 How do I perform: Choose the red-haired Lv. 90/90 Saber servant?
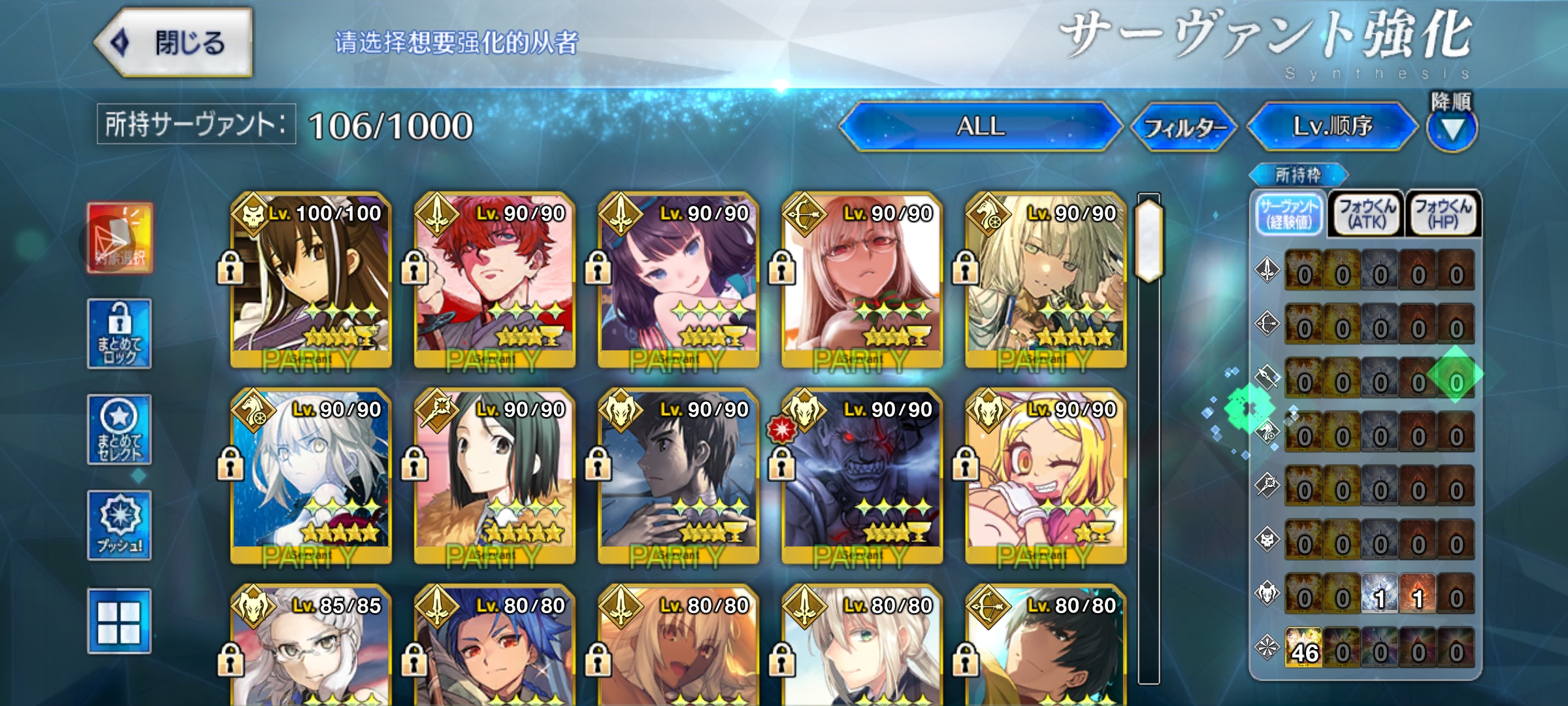(x=495, y=280)
